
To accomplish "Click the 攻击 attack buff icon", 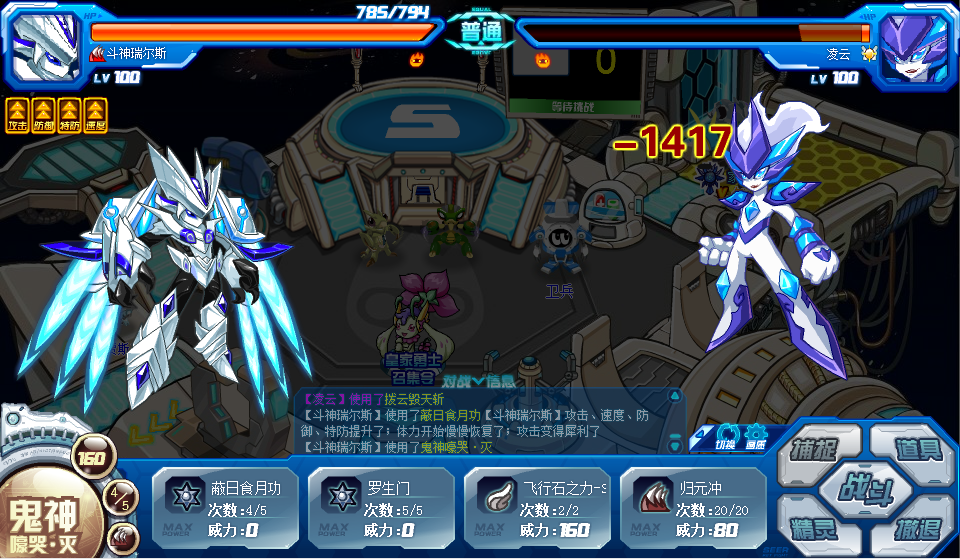I will (18, 114).
